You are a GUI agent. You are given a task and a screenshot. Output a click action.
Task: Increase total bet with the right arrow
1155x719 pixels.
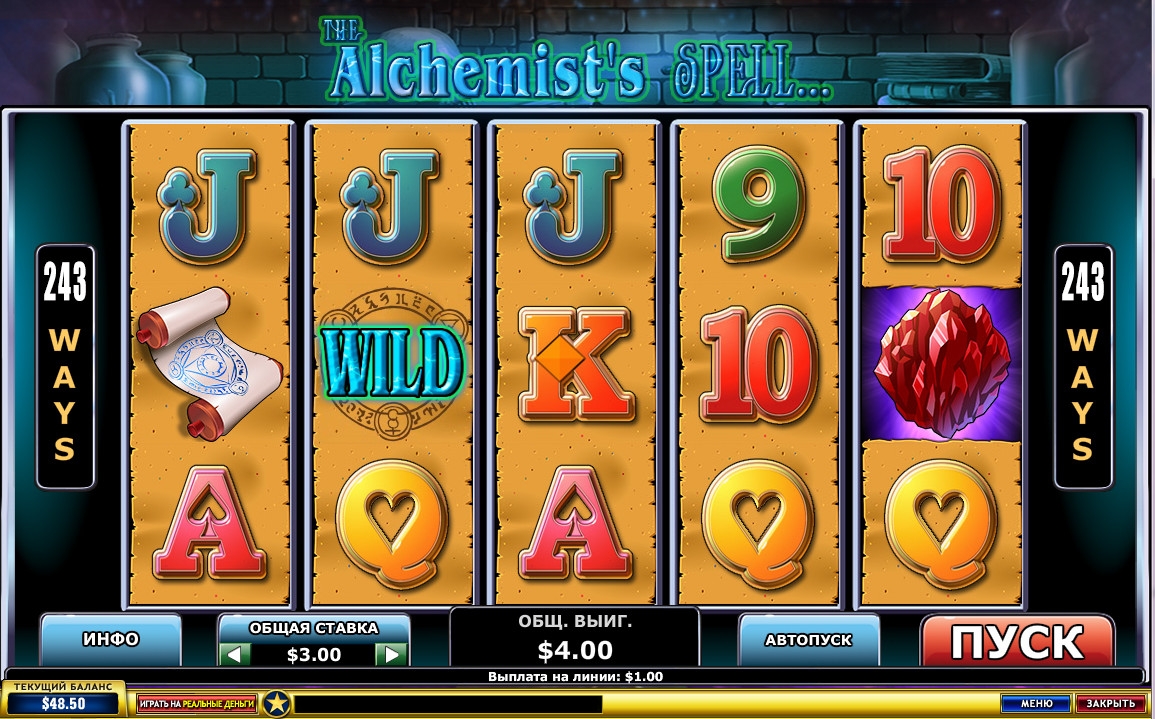click(391, 655)
